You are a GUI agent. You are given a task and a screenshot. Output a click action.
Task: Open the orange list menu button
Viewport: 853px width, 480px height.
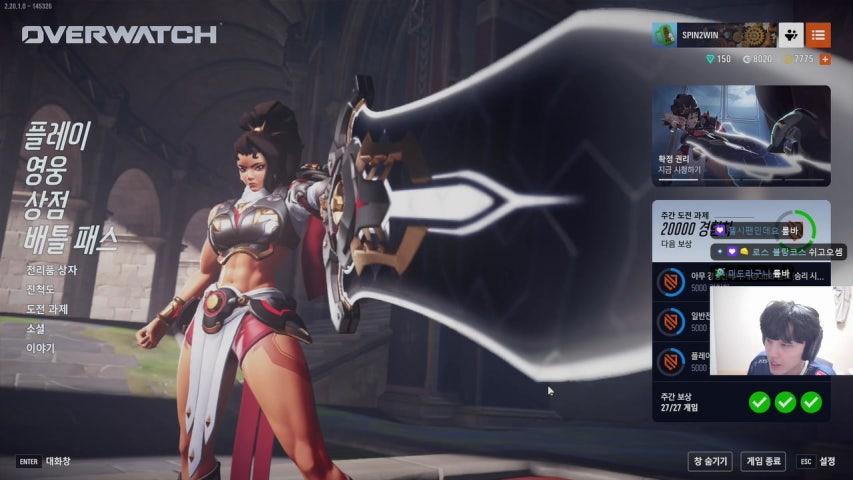pyautogui.click(x=818, y=35)
